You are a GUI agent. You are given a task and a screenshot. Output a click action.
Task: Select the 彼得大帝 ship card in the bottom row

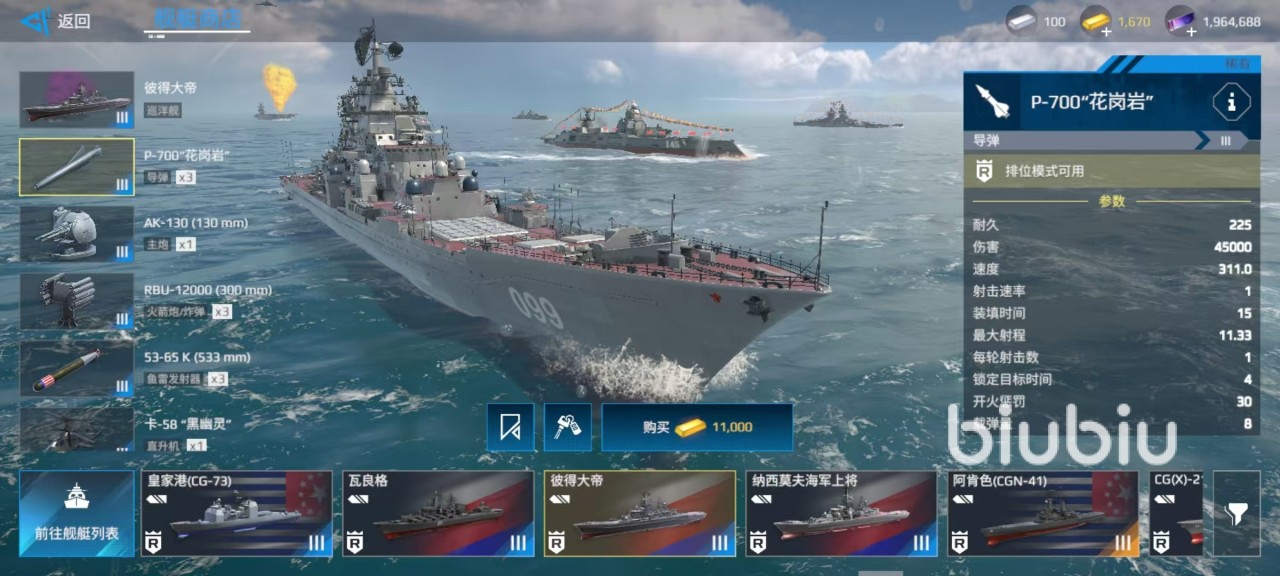[x=639, y=513]
